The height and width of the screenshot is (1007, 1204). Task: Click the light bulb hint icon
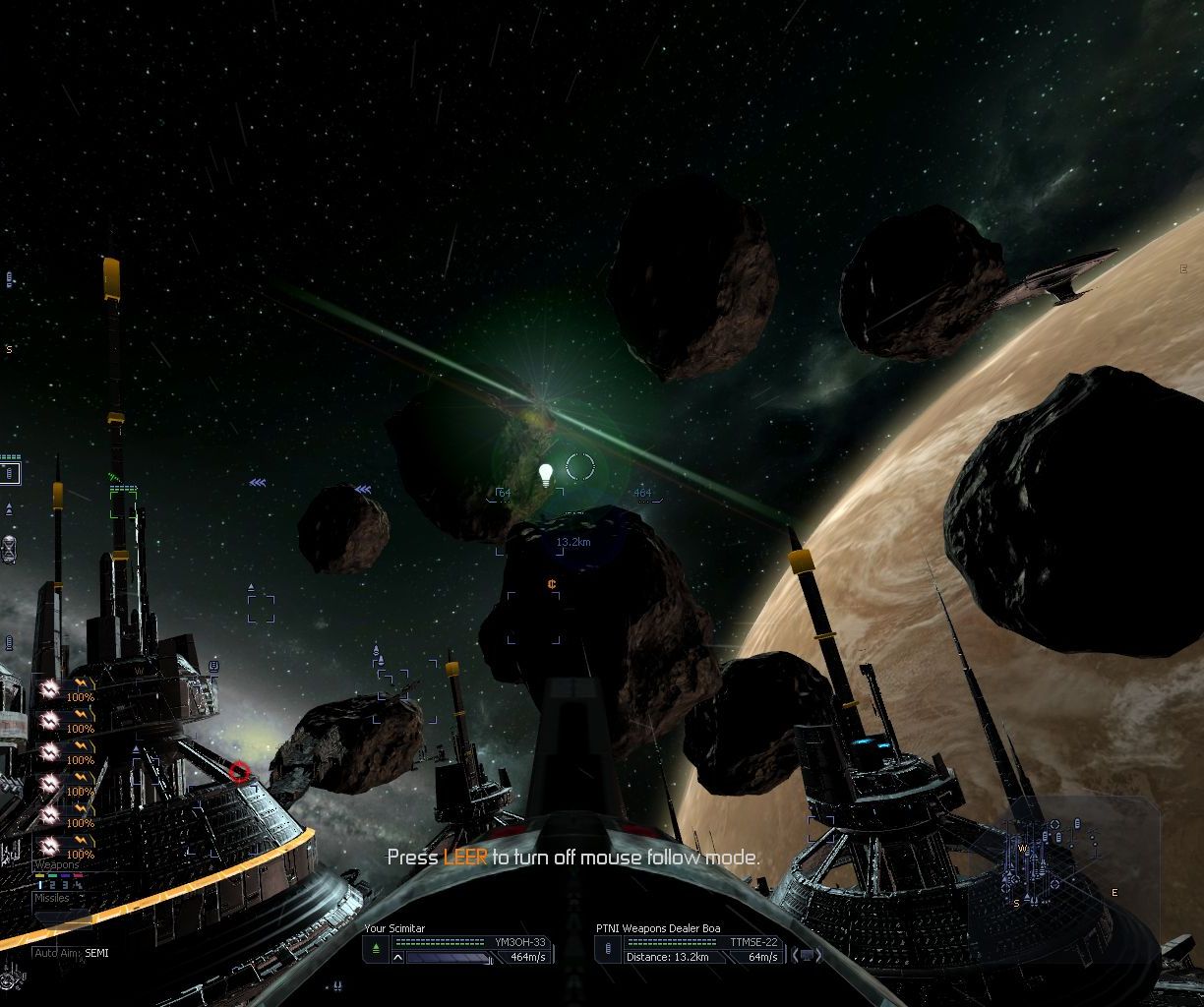pyautogui.click(x=545, y=475)
